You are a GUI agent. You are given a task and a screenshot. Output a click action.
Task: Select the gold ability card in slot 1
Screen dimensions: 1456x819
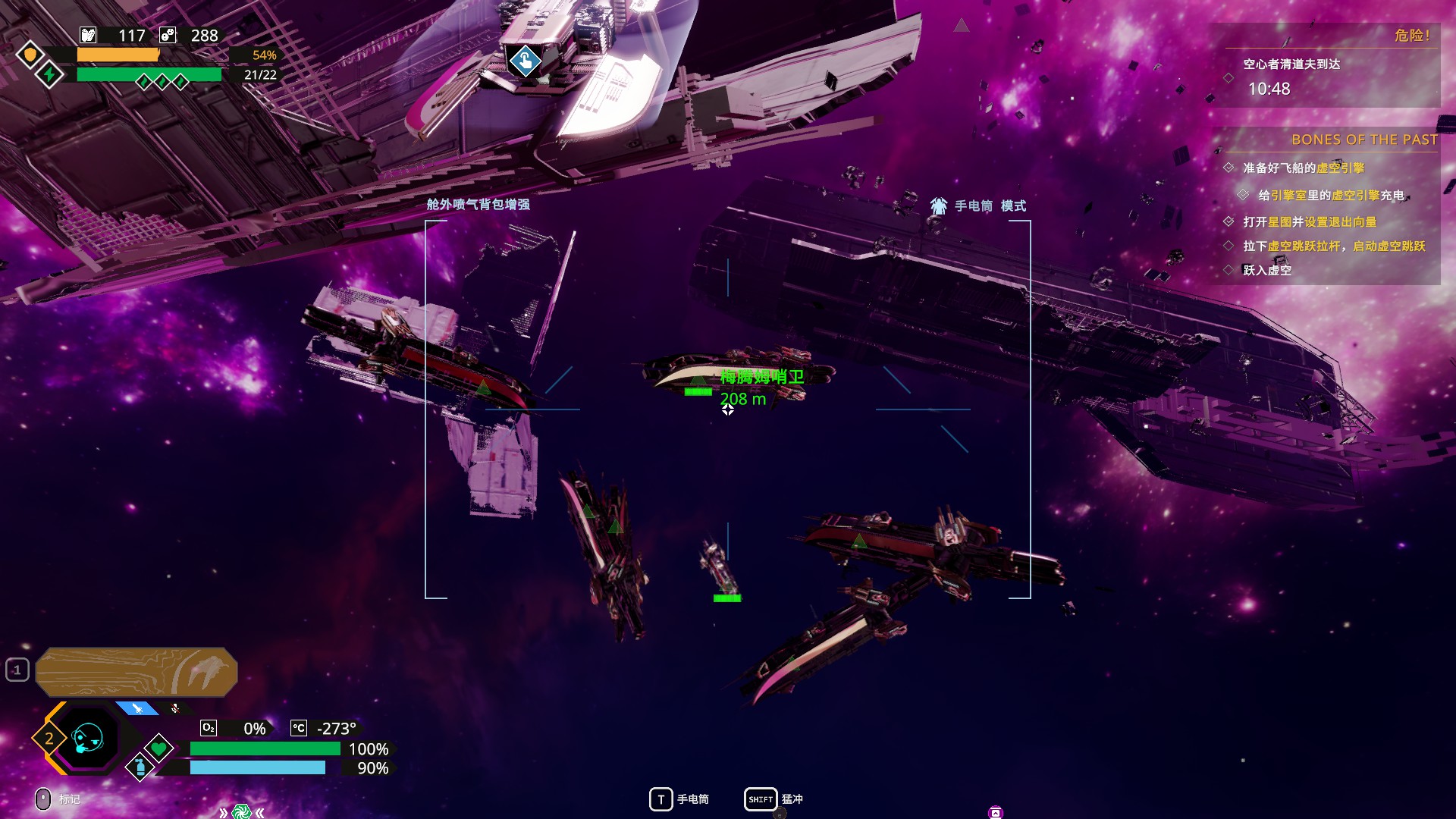(x=136, y=671)
